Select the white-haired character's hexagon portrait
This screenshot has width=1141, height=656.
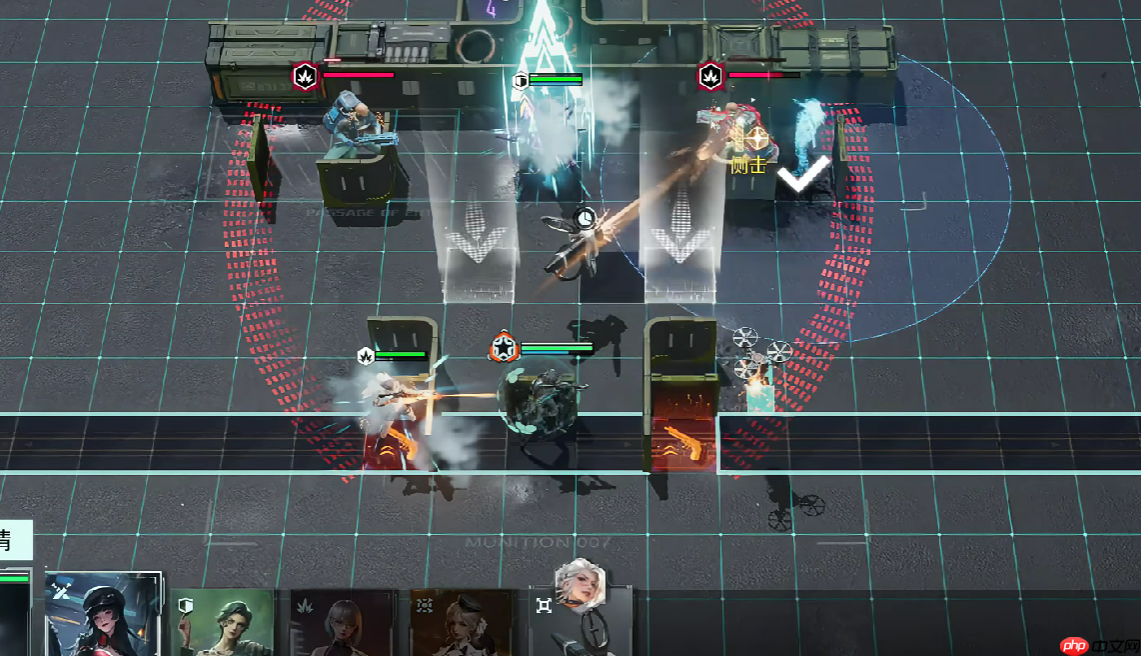click(x=580, y=585)
